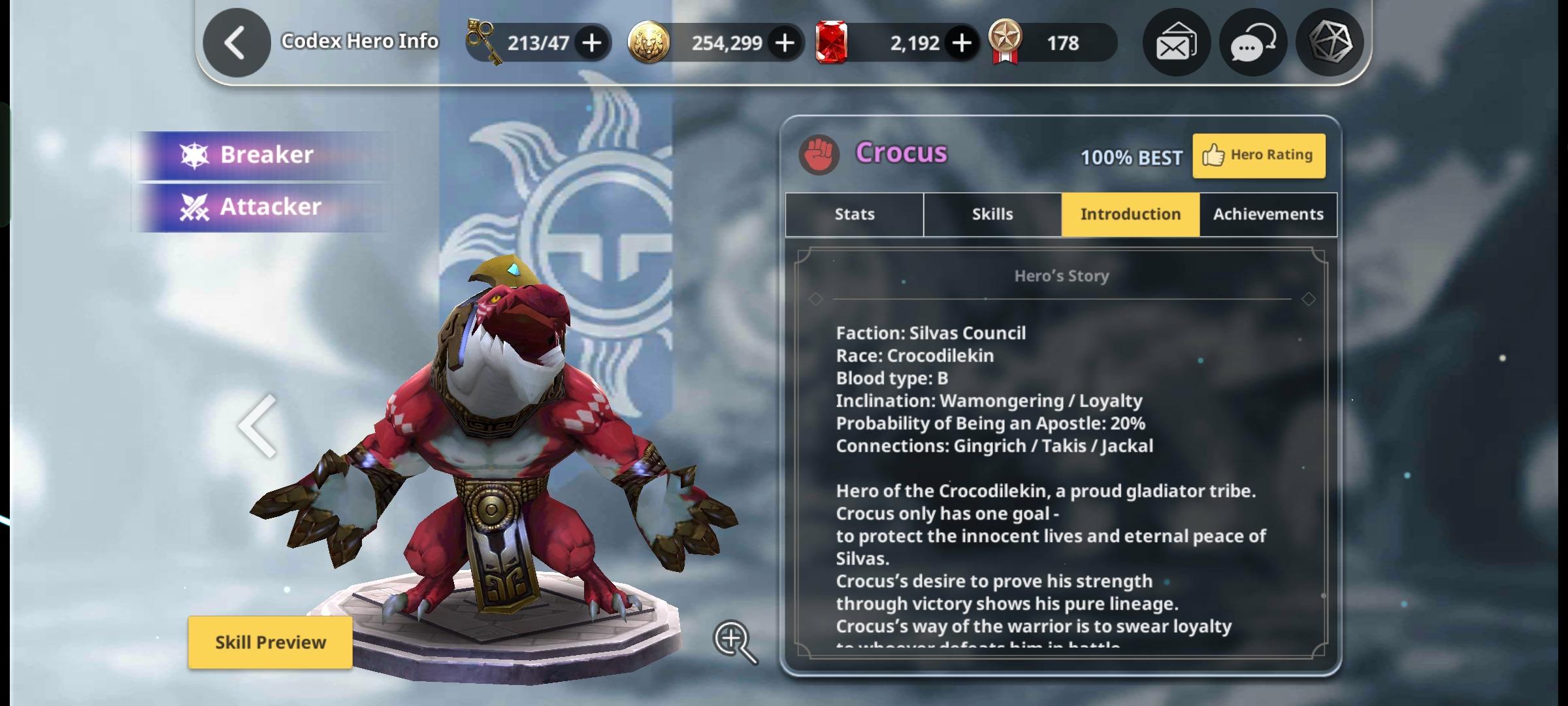Add more keys with the plus button
This screenshot has height=706, width=1568.
pos(592,43)
